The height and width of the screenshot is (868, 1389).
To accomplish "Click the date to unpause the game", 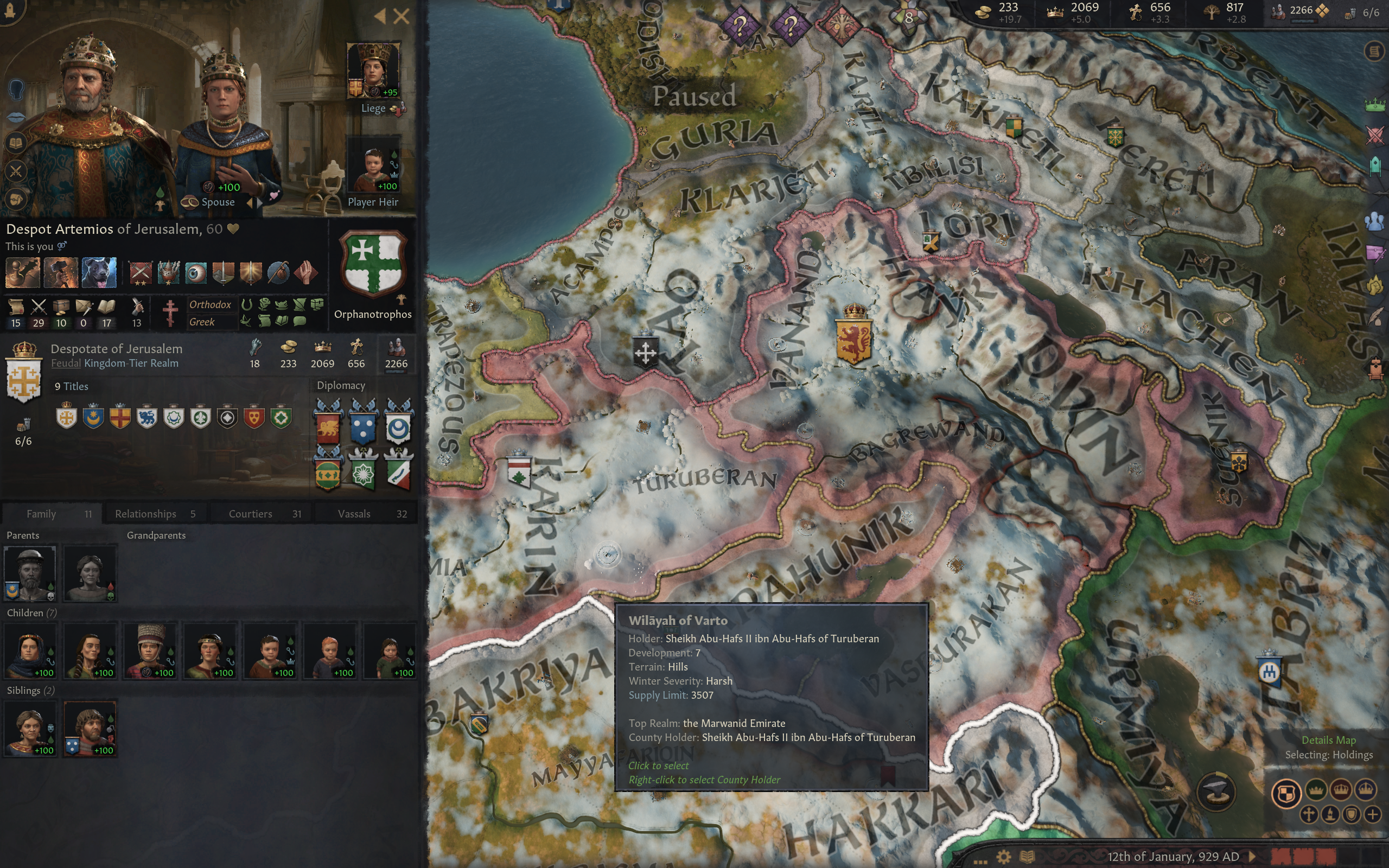I will point(1173,857).
